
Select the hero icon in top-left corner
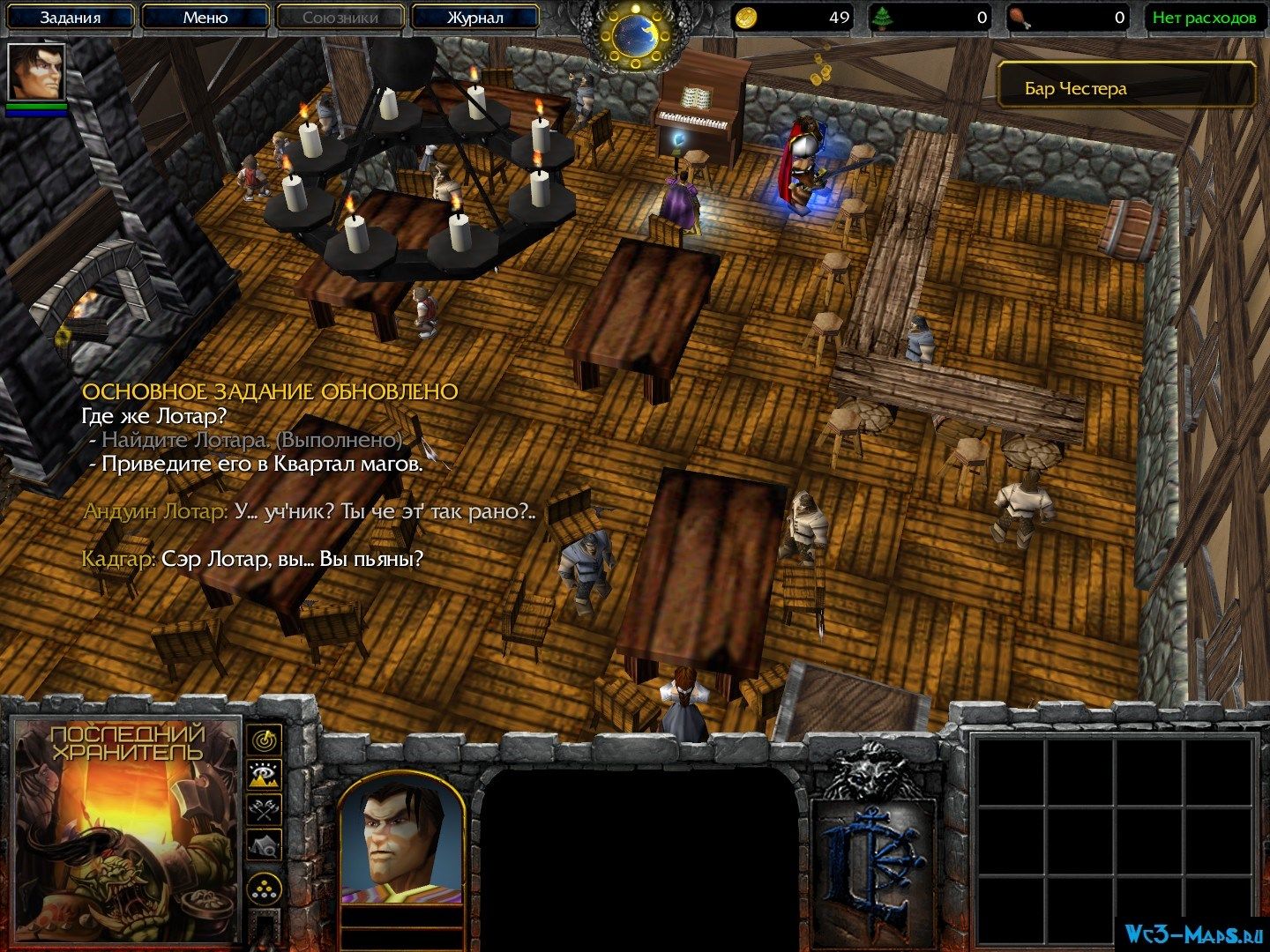point(36,71)
